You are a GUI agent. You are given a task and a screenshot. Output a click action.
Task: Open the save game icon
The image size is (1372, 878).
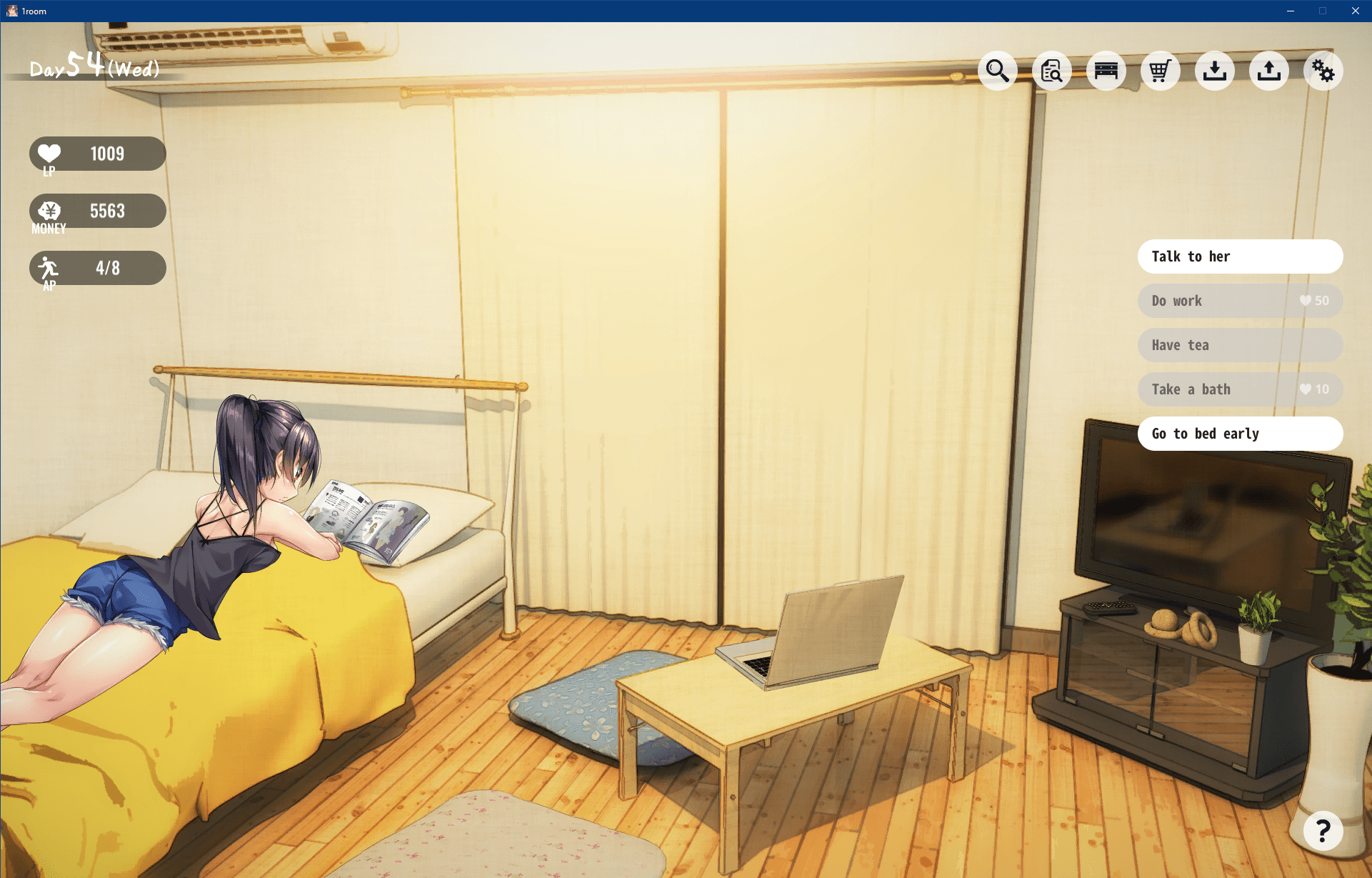tap(1269, 71)
